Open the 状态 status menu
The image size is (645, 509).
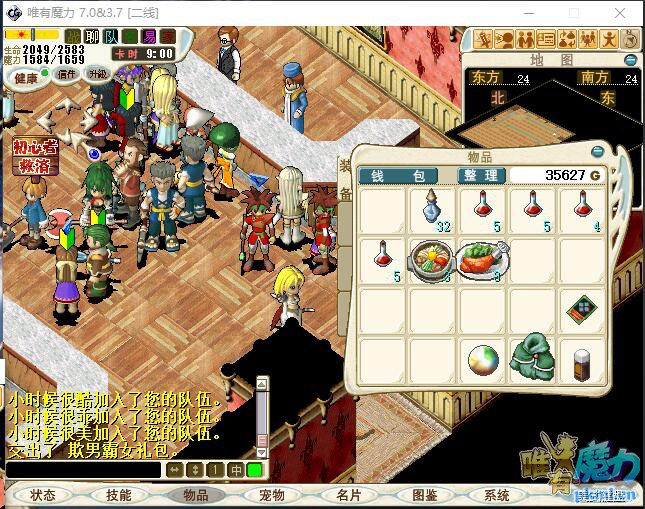[x=43, y=495]
